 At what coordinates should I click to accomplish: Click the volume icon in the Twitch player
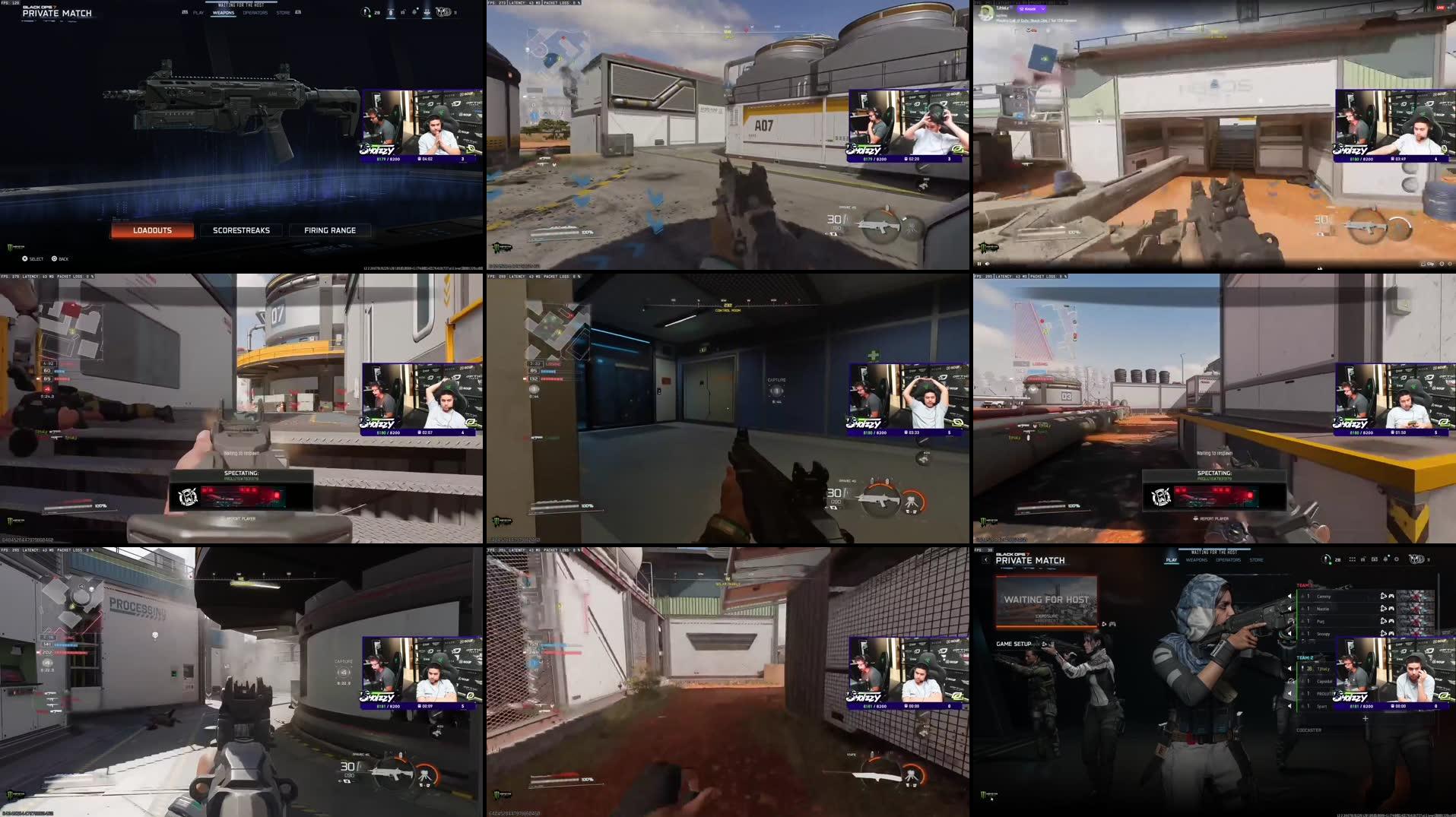click(987, 264)
